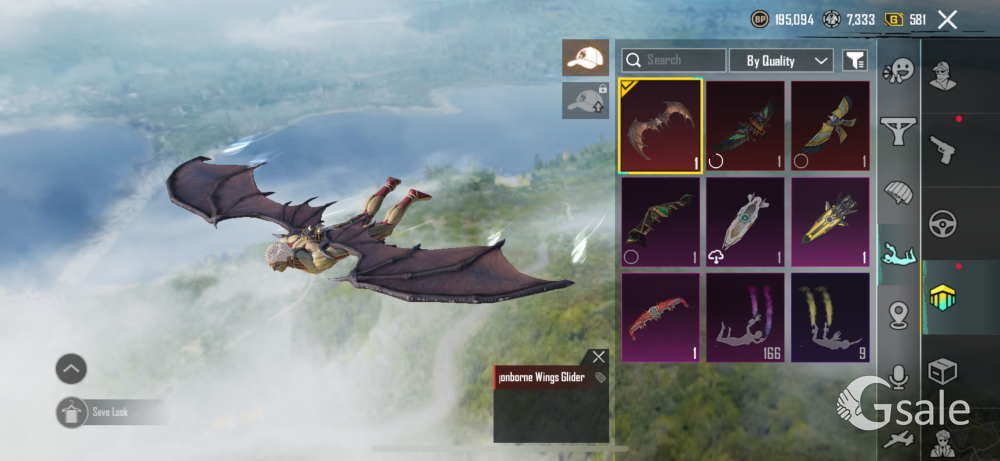The image size is (1000, 461).
Task: Type in the Search field
Action: tap(684, 60)
